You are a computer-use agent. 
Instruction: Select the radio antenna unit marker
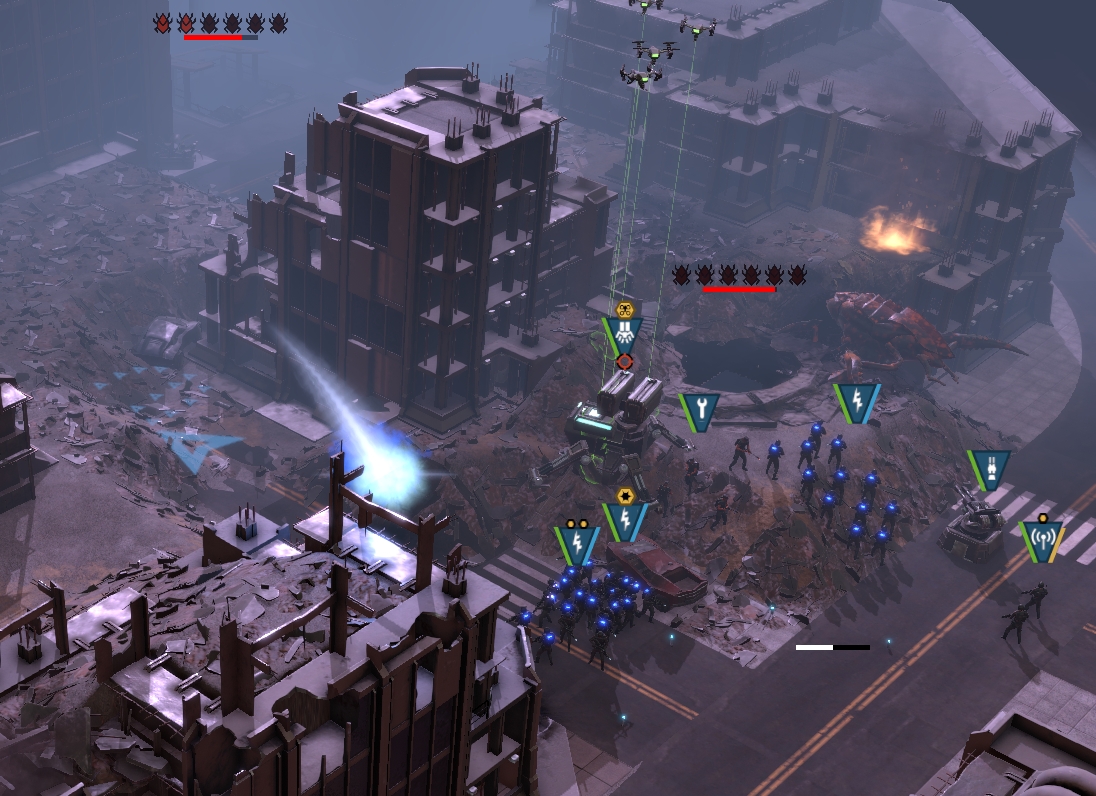(x=1042, y=539)
